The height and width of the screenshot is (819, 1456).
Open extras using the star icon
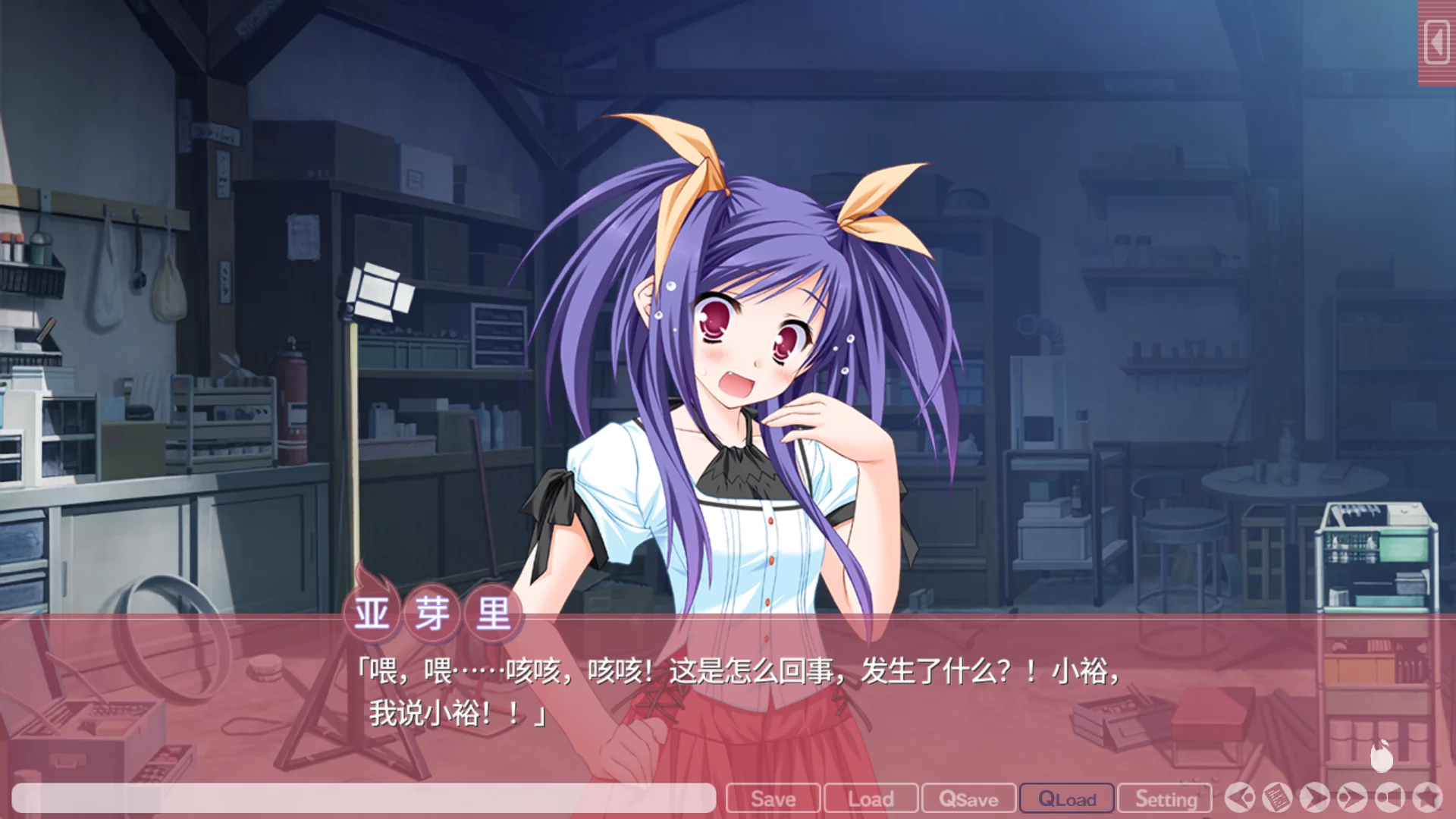(1427, 798)
